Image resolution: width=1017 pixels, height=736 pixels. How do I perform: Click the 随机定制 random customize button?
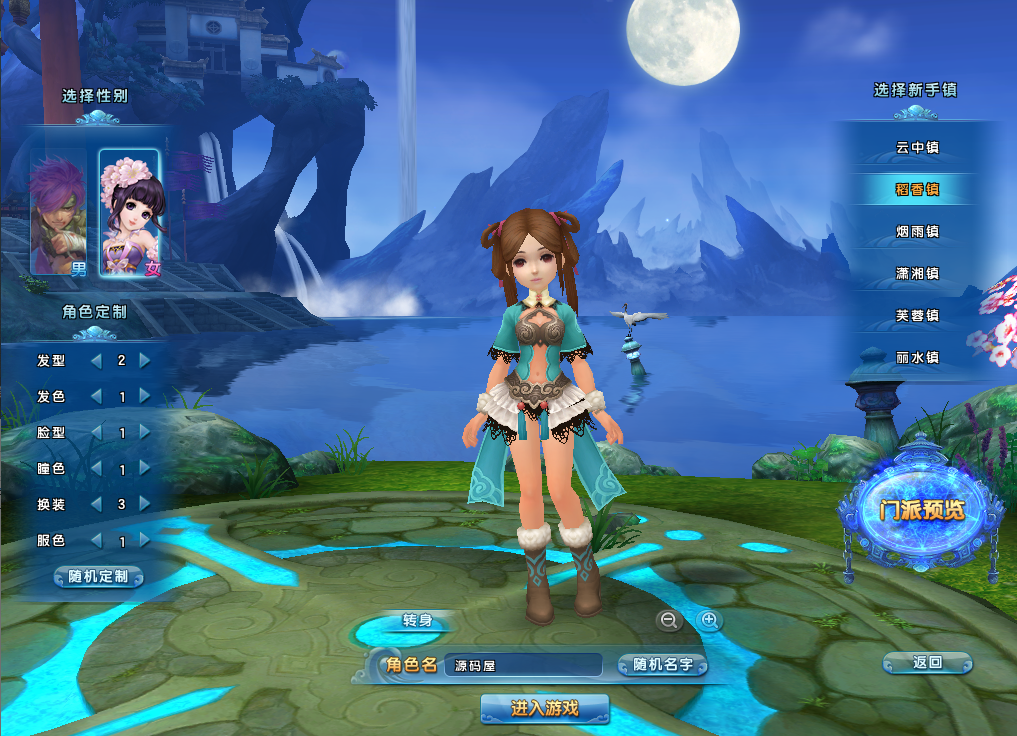pos(98,577)
